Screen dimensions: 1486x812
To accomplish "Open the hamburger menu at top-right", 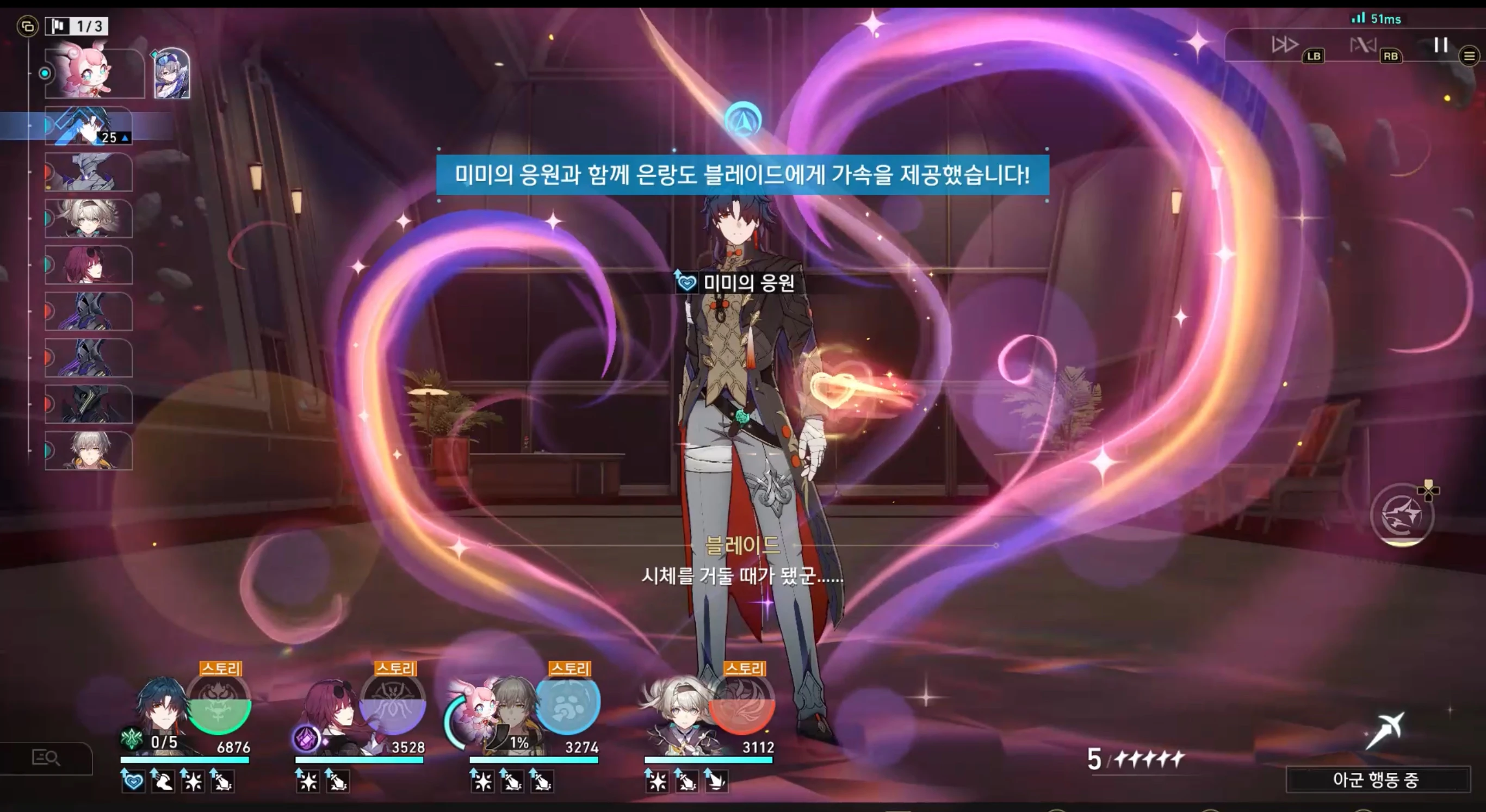I will [x=1469, y=57].
